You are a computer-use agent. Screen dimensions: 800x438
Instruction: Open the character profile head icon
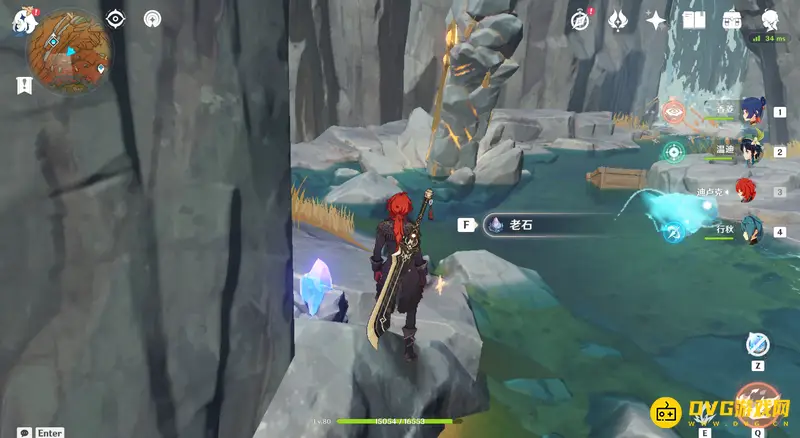point(771,20)
